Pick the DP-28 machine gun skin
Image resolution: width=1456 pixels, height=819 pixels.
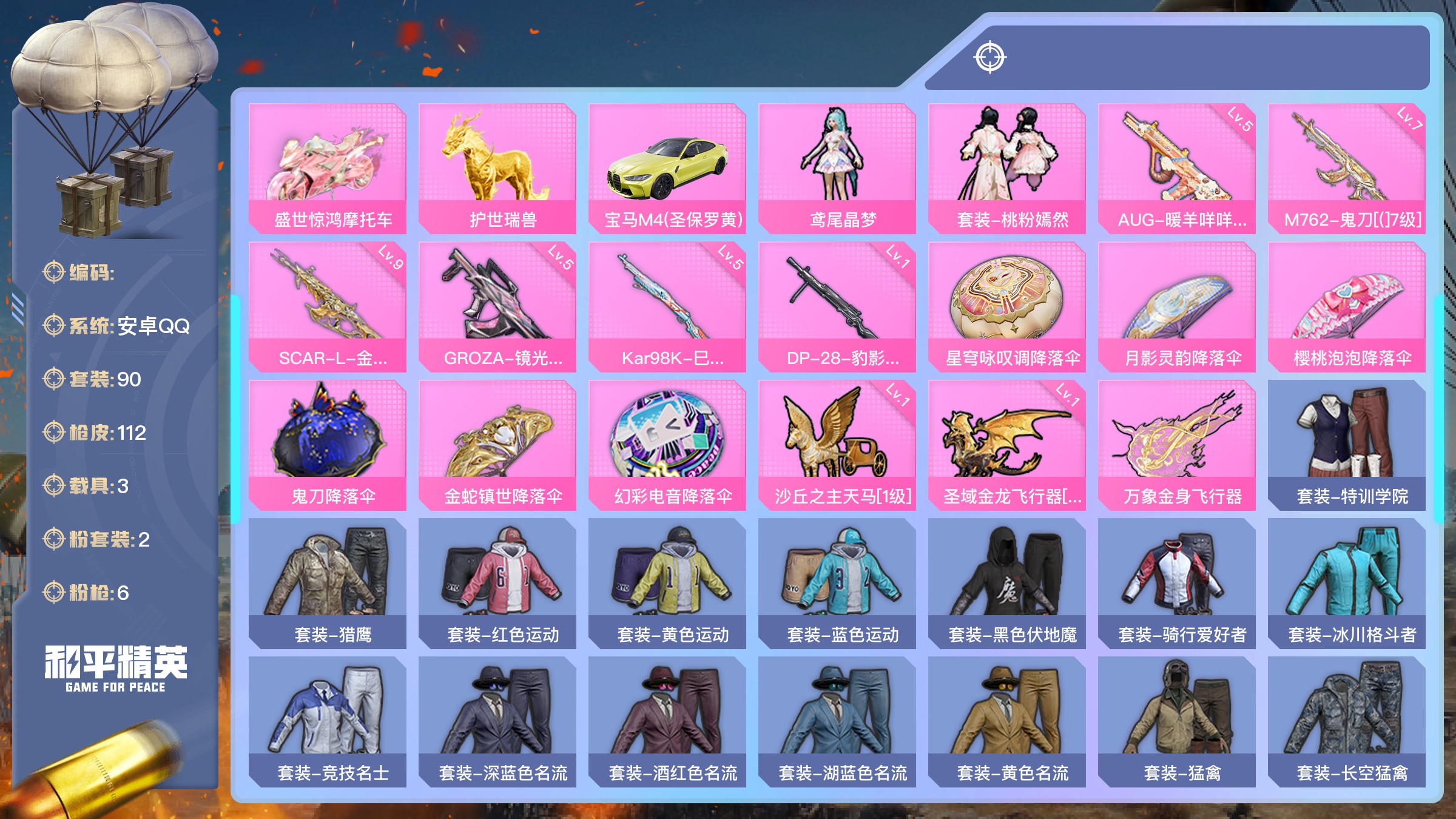click(837, 306)
